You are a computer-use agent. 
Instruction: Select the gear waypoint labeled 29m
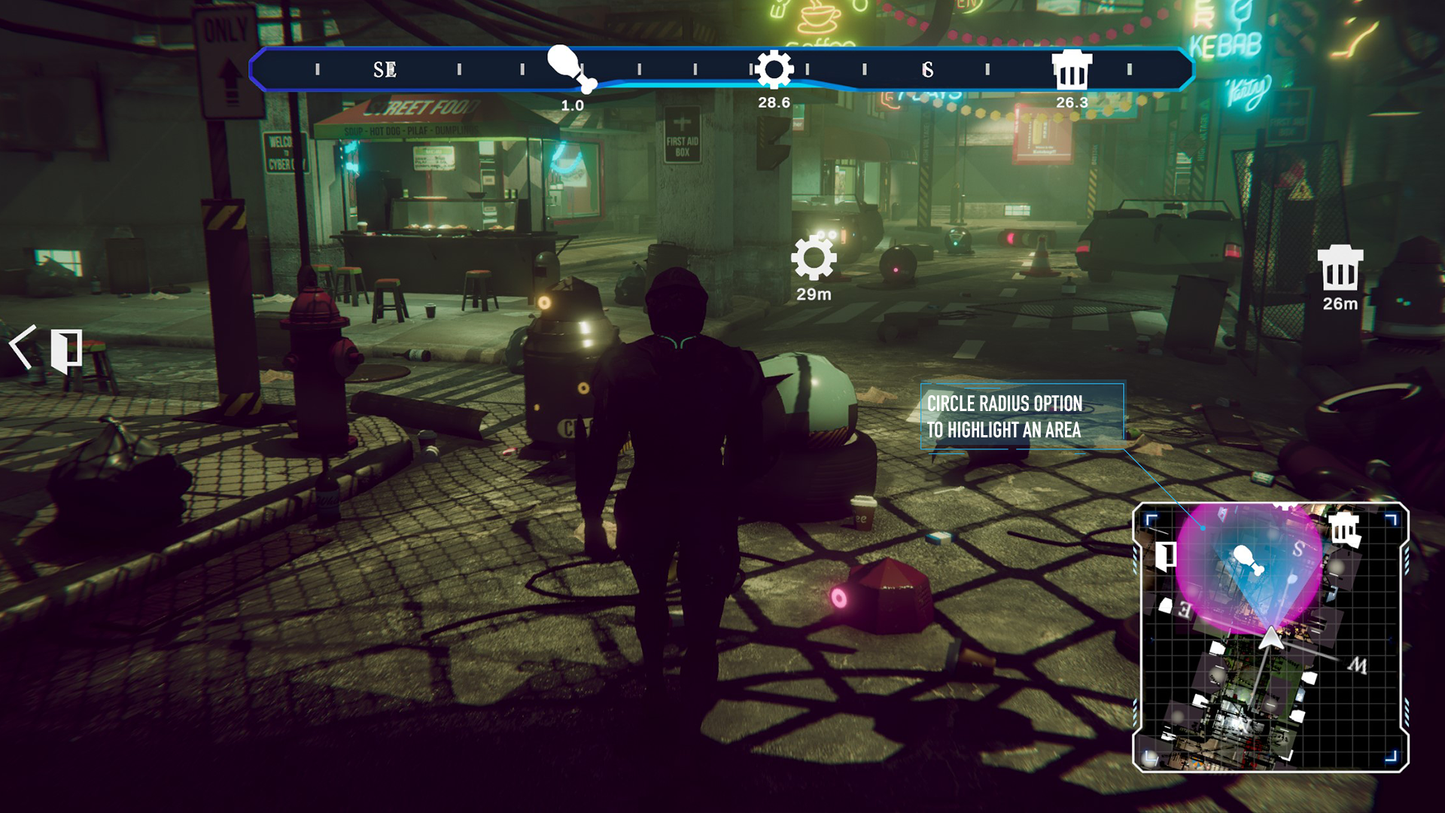(x=814, y=258)
